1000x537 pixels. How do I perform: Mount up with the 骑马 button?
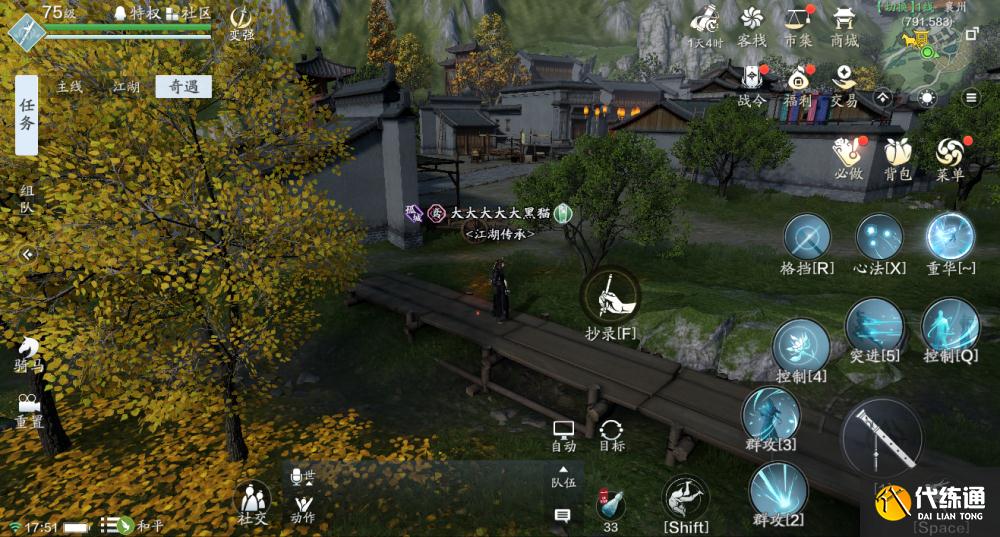point(29,353)
